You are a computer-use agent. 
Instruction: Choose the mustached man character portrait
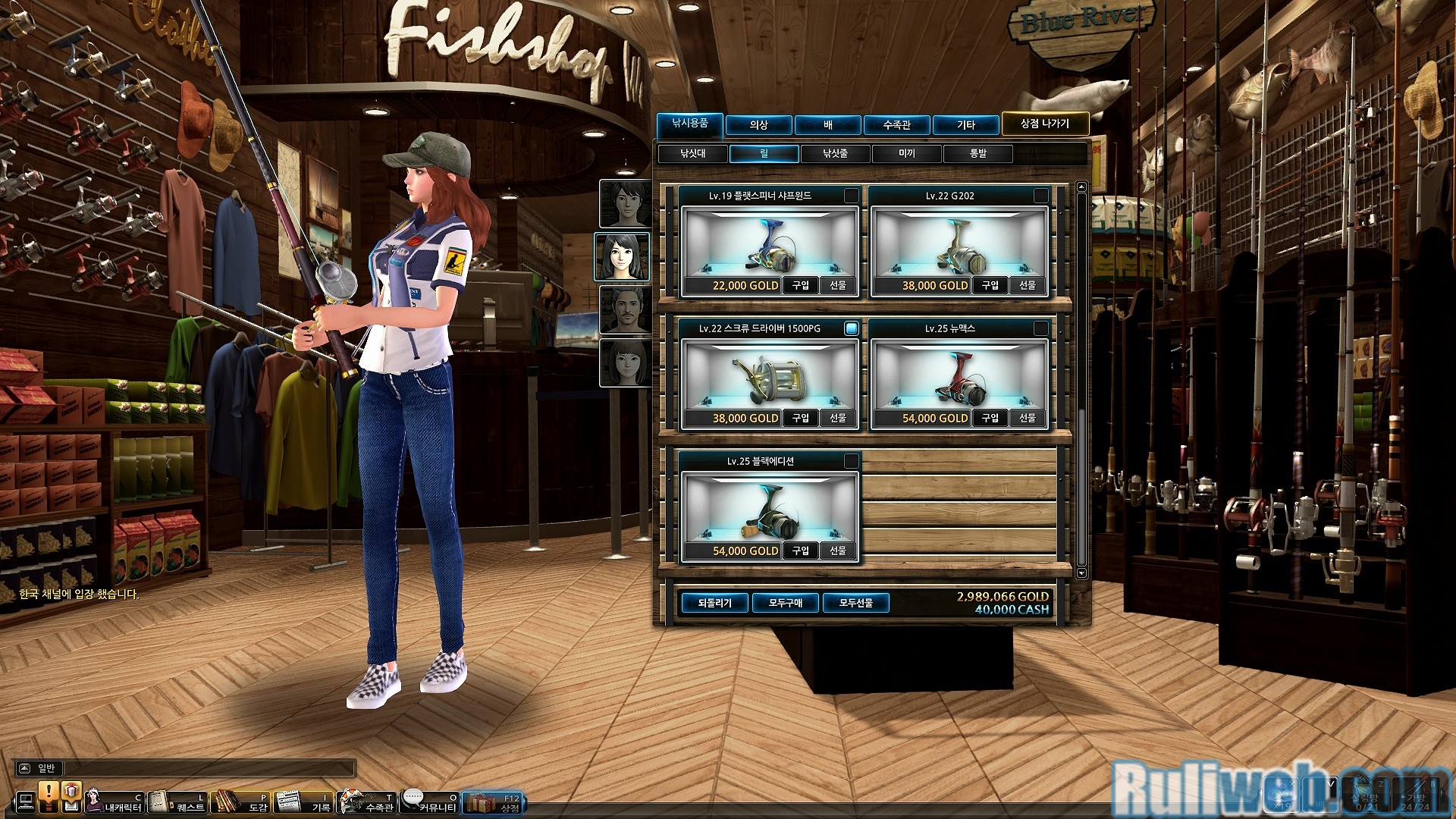624,310
